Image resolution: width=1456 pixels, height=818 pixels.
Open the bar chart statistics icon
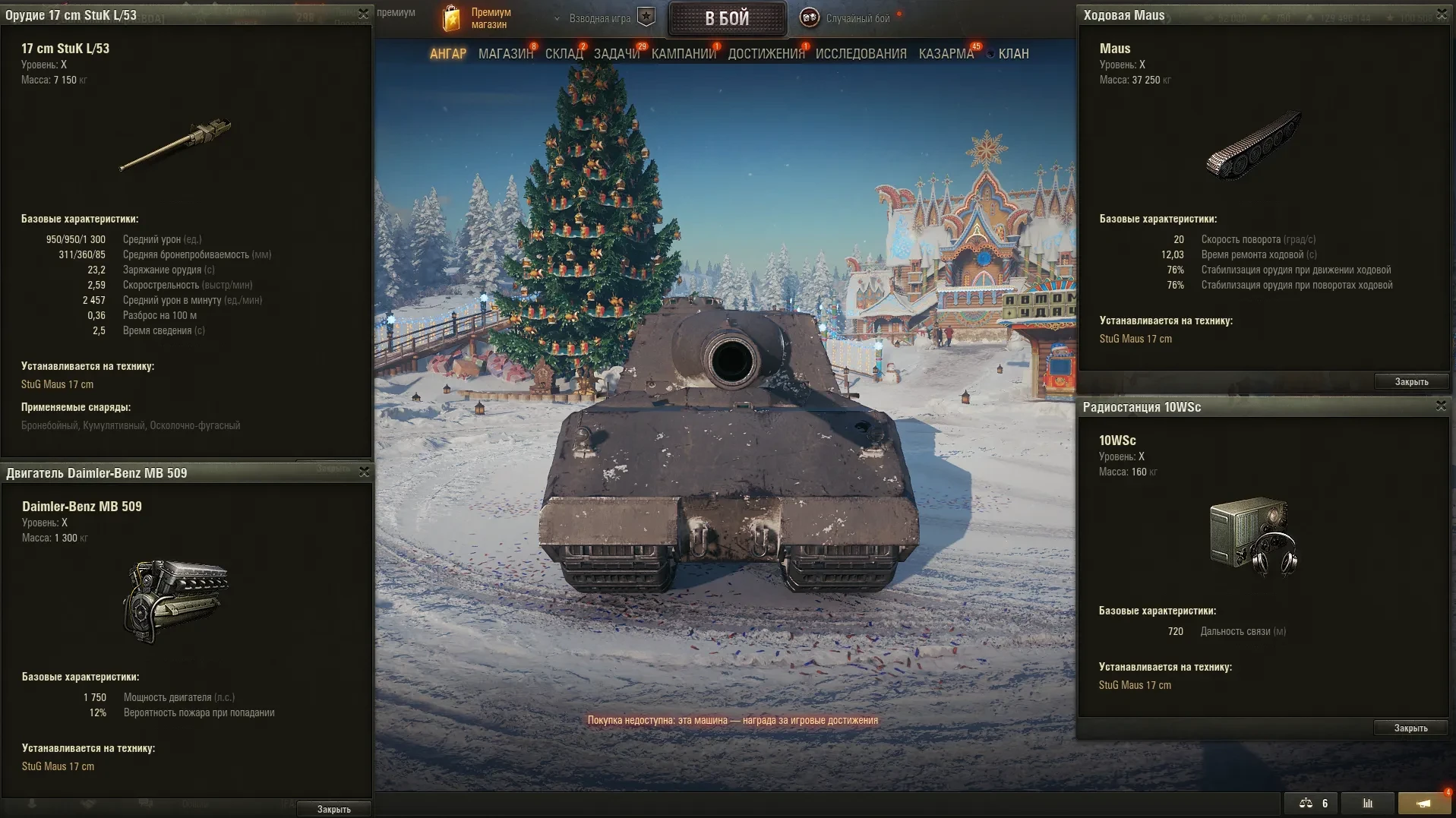[1368, 804]
